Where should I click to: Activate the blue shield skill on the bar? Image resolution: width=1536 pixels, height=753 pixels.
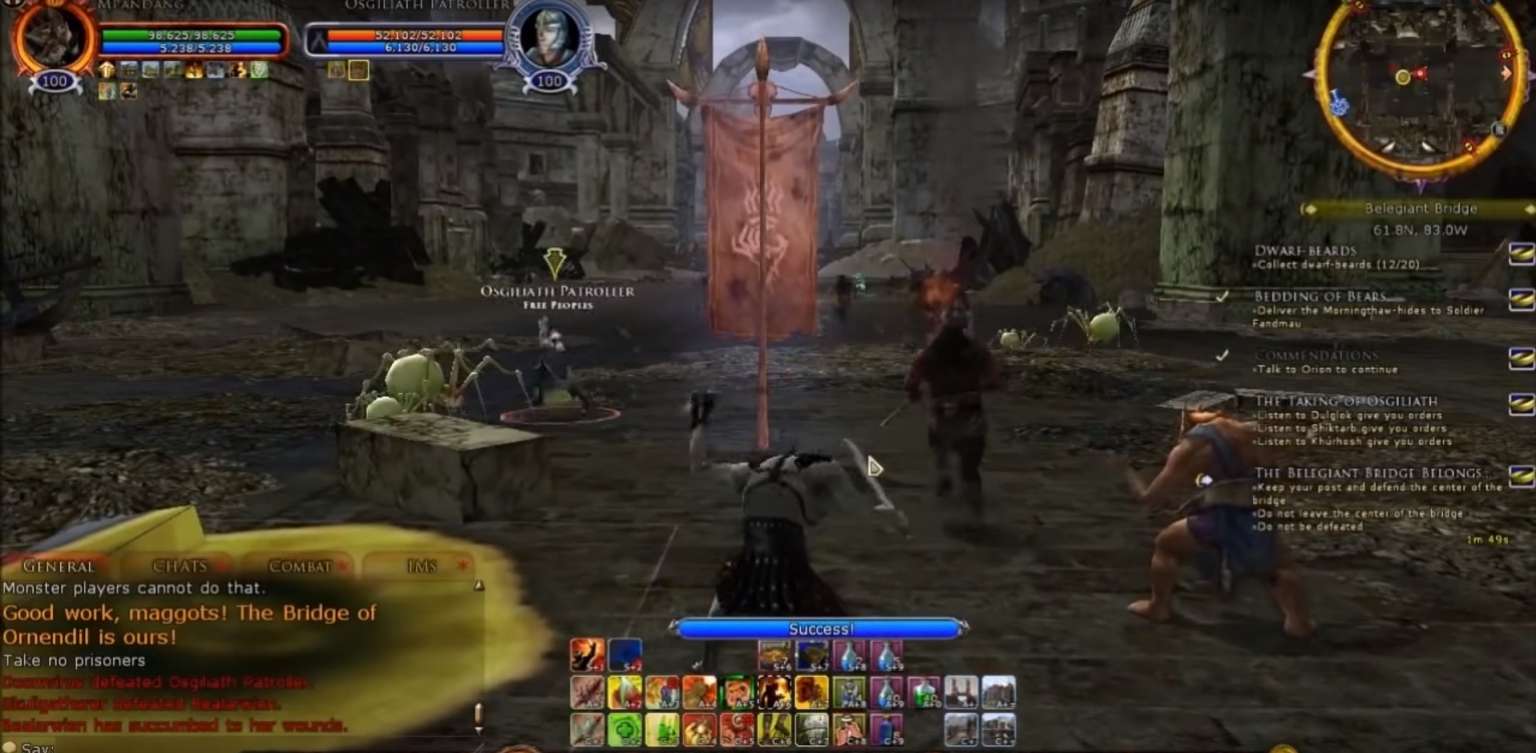624,654
